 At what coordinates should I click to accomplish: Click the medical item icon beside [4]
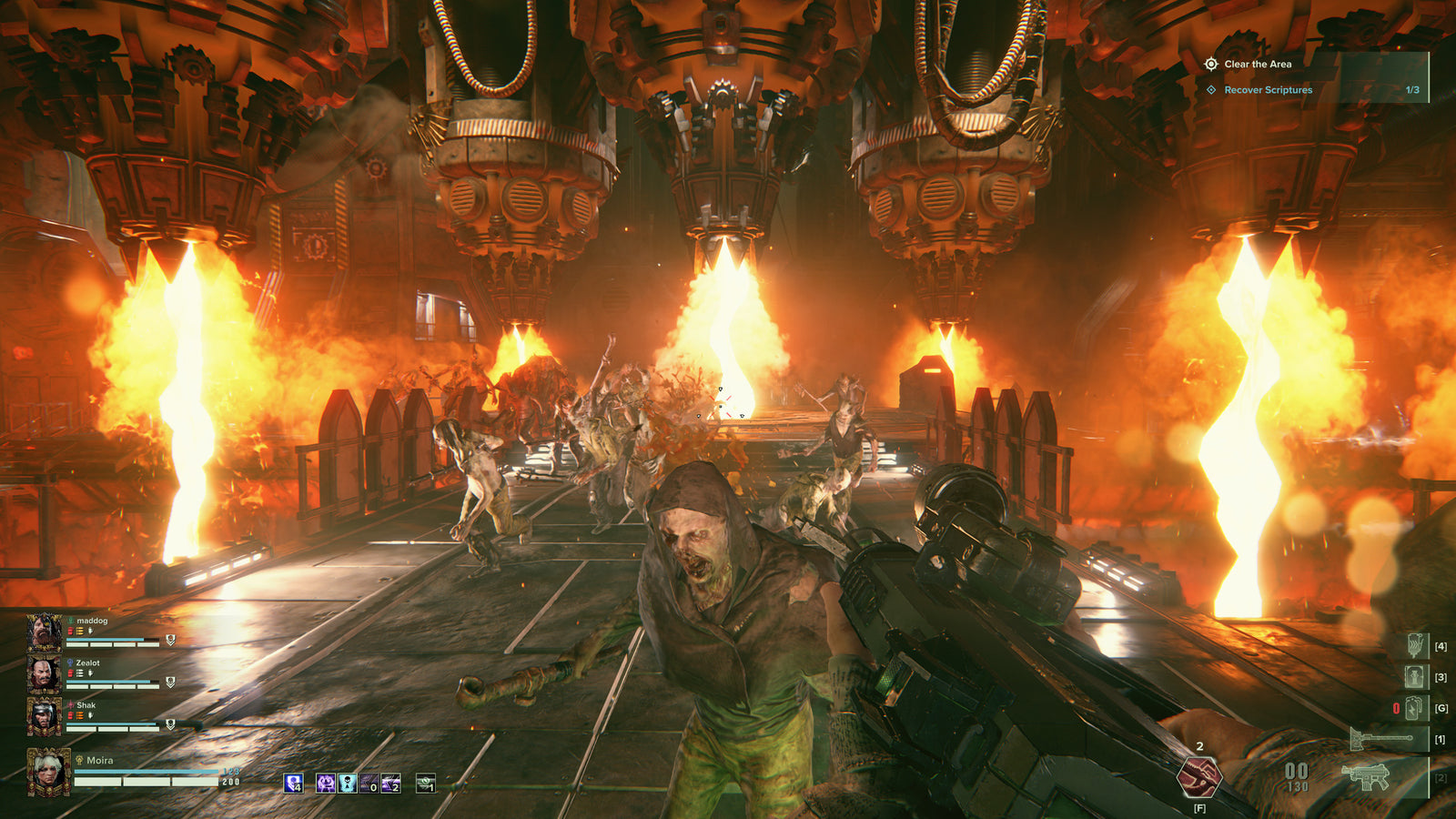tap(1414, 646)
